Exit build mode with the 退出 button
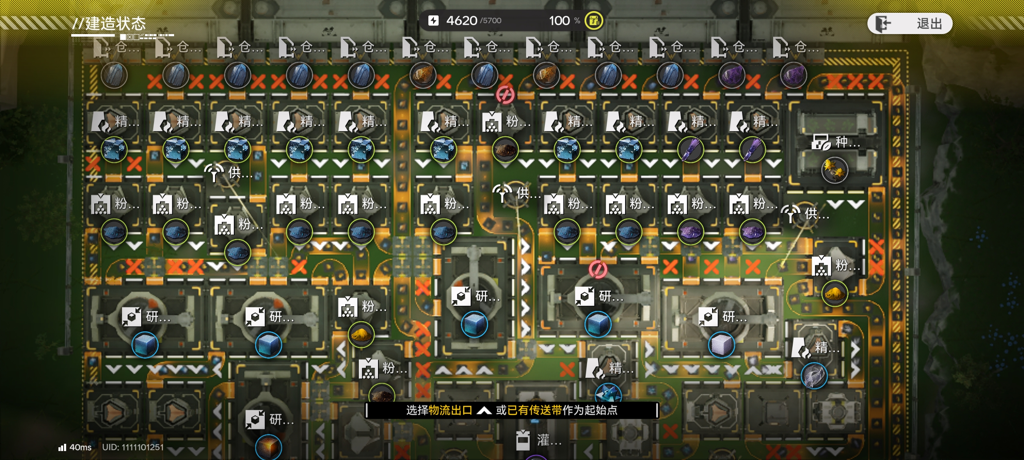This screenshot has height=460, width=1024. [x=909, y=23]
